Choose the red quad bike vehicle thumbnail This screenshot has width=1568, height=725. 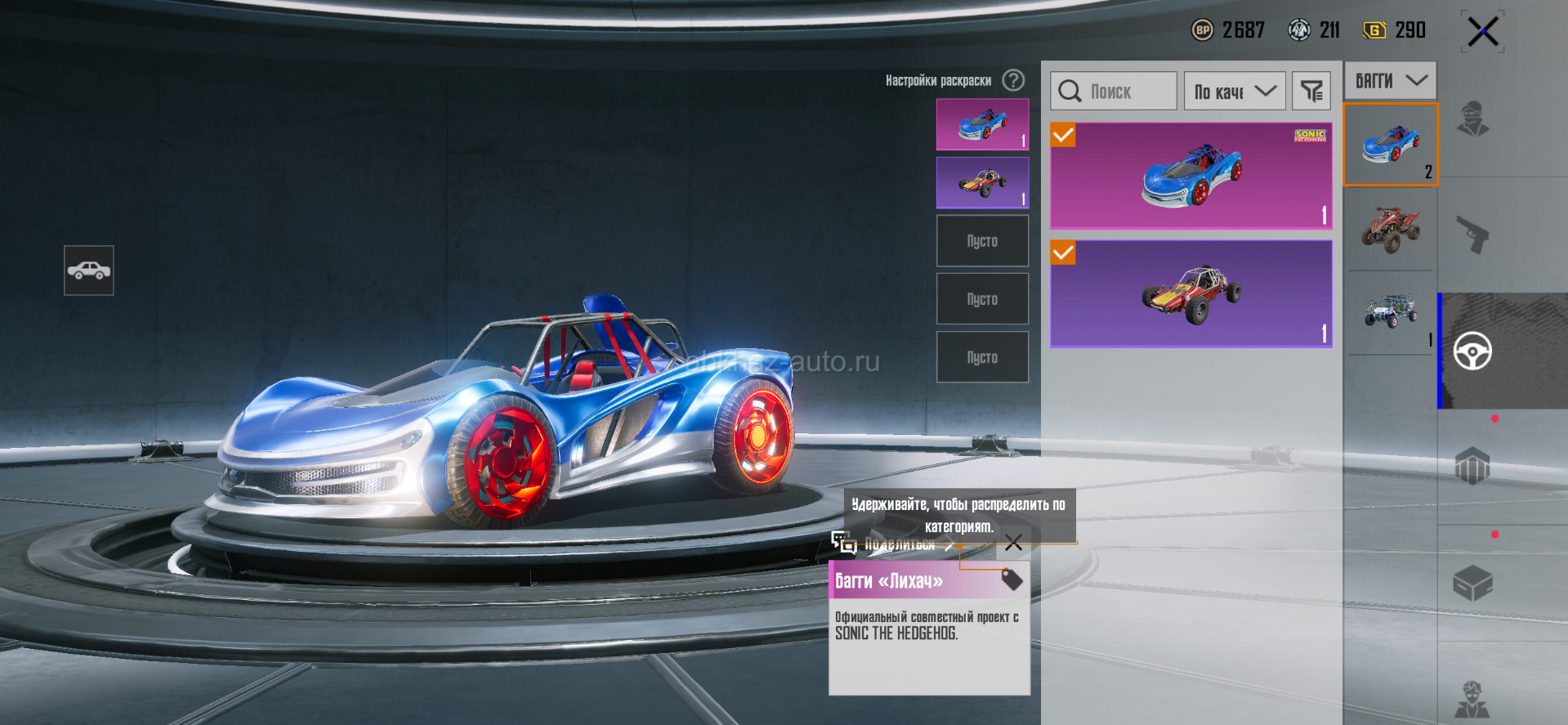click(x=1390, y=229)
